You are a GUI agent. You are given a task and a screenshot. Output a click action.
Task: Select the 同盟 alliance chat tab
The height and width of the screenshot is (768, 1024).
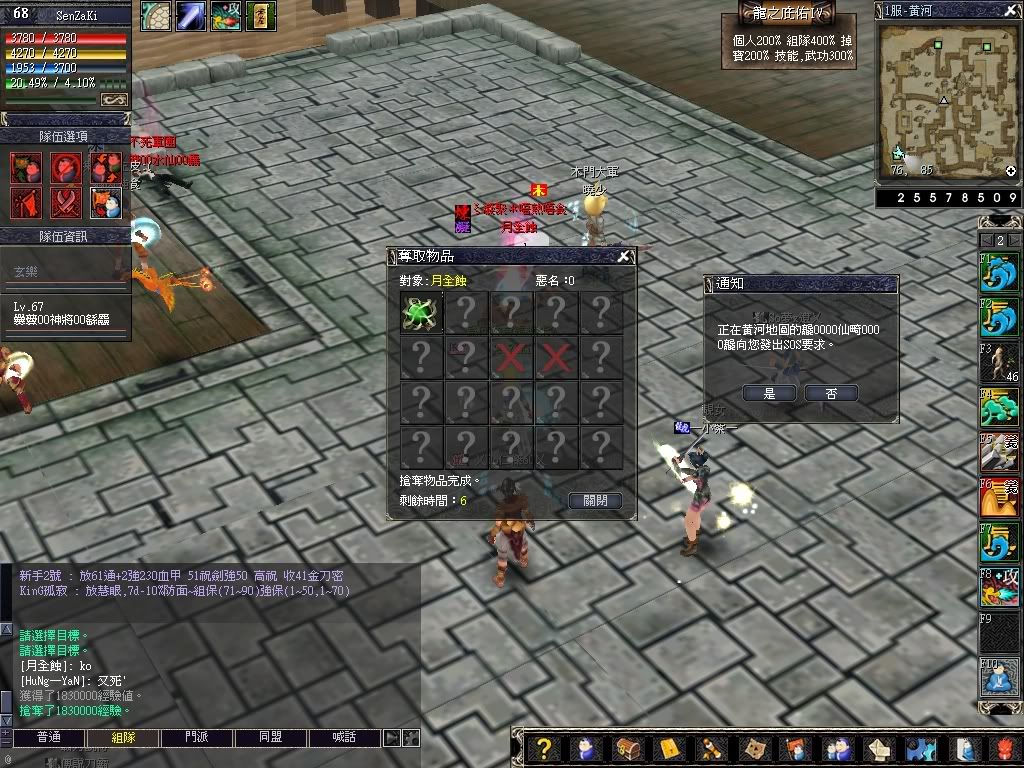(x=270, y=738)
